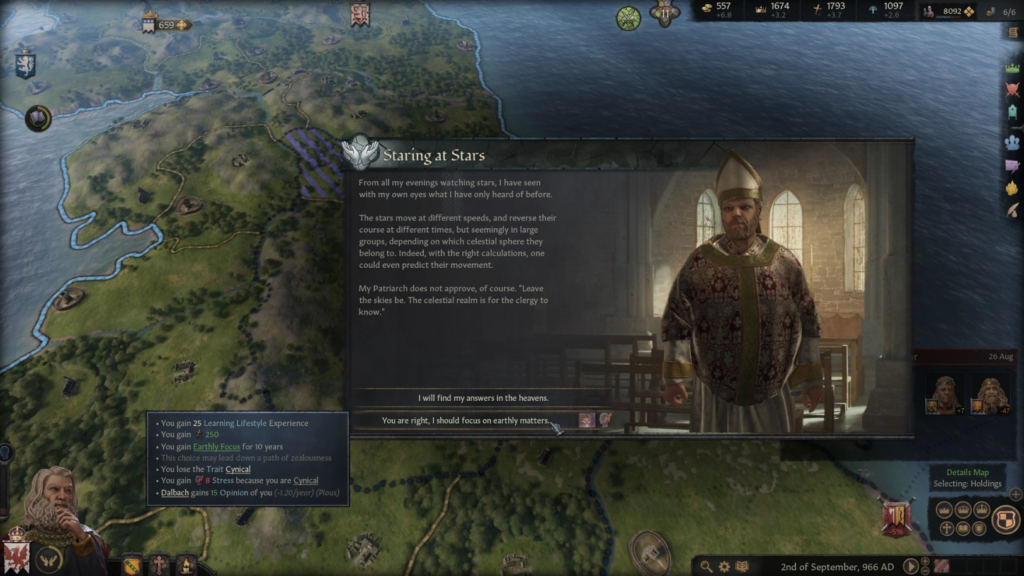Viewport: 1024px width, 576px height.
Task: Open the culture candle button
Action: click(x=185, y=565)
